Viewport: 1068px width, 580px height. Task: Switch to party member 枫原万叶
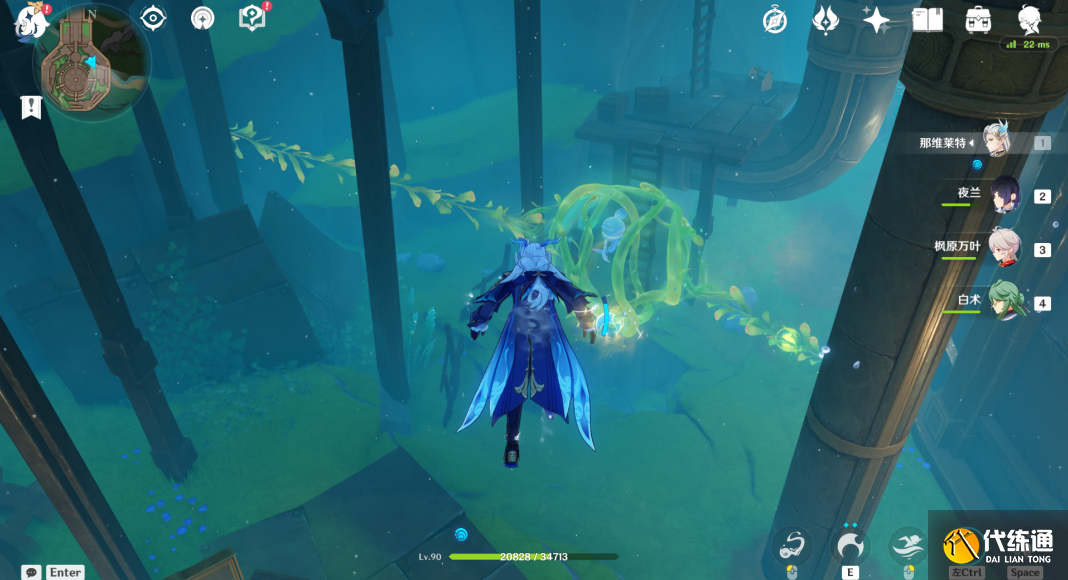pyautogui.click(x=1004, y=249)
